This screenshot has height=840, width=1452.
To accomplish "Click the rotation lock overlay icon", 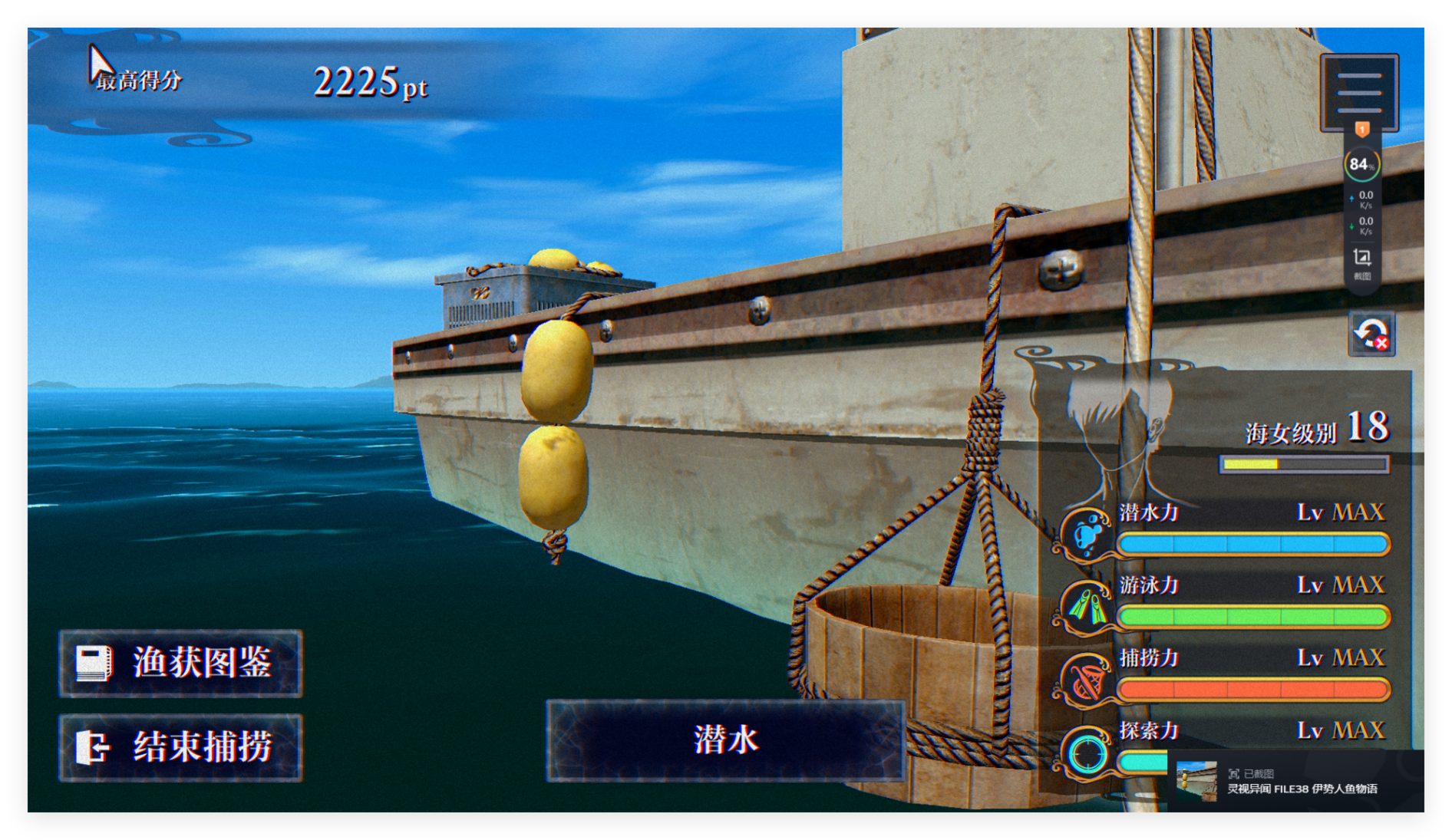I will click(x=1371, y=334).
